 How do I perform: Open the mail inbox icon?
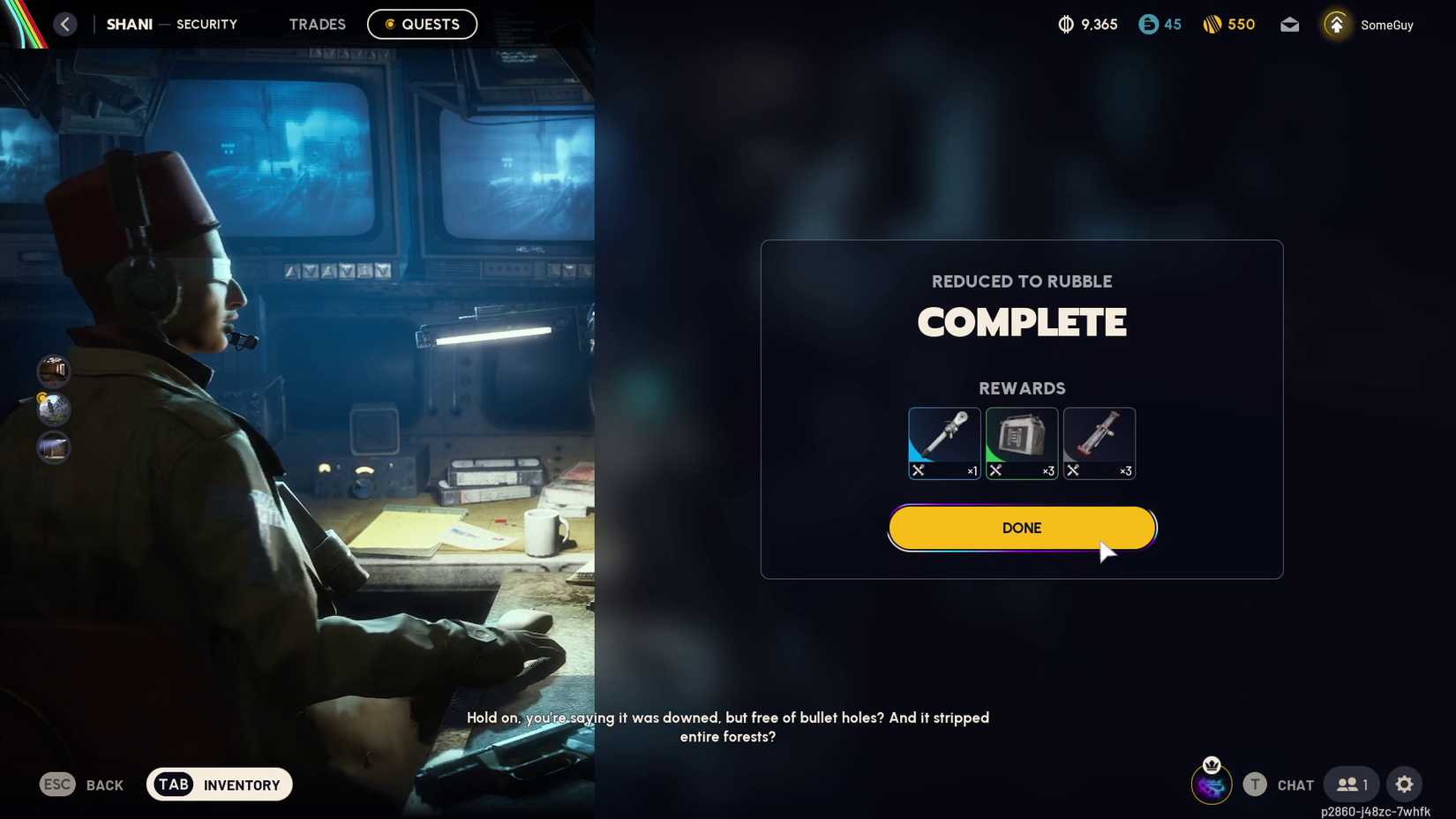point(1289,24)
